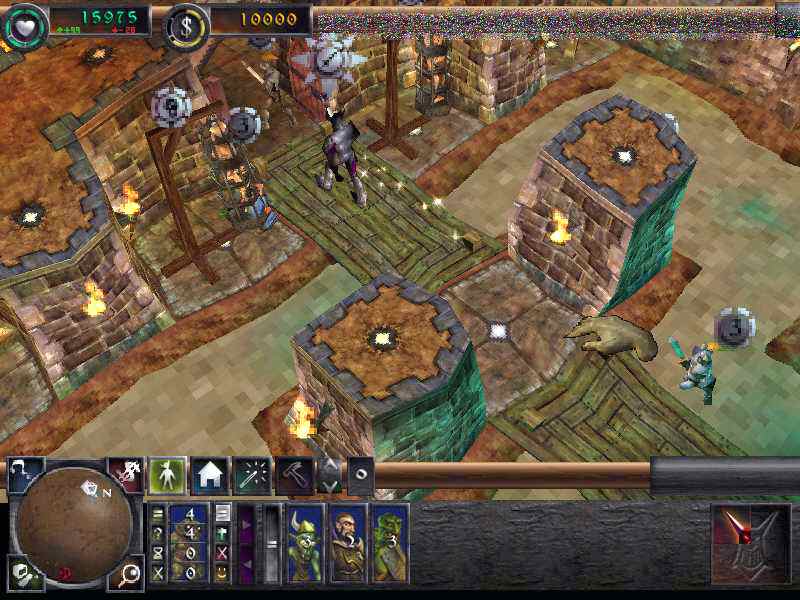Select the hourglass creature filter
The width and height of the screenshot is (800, 600).
tap(158, 552)
